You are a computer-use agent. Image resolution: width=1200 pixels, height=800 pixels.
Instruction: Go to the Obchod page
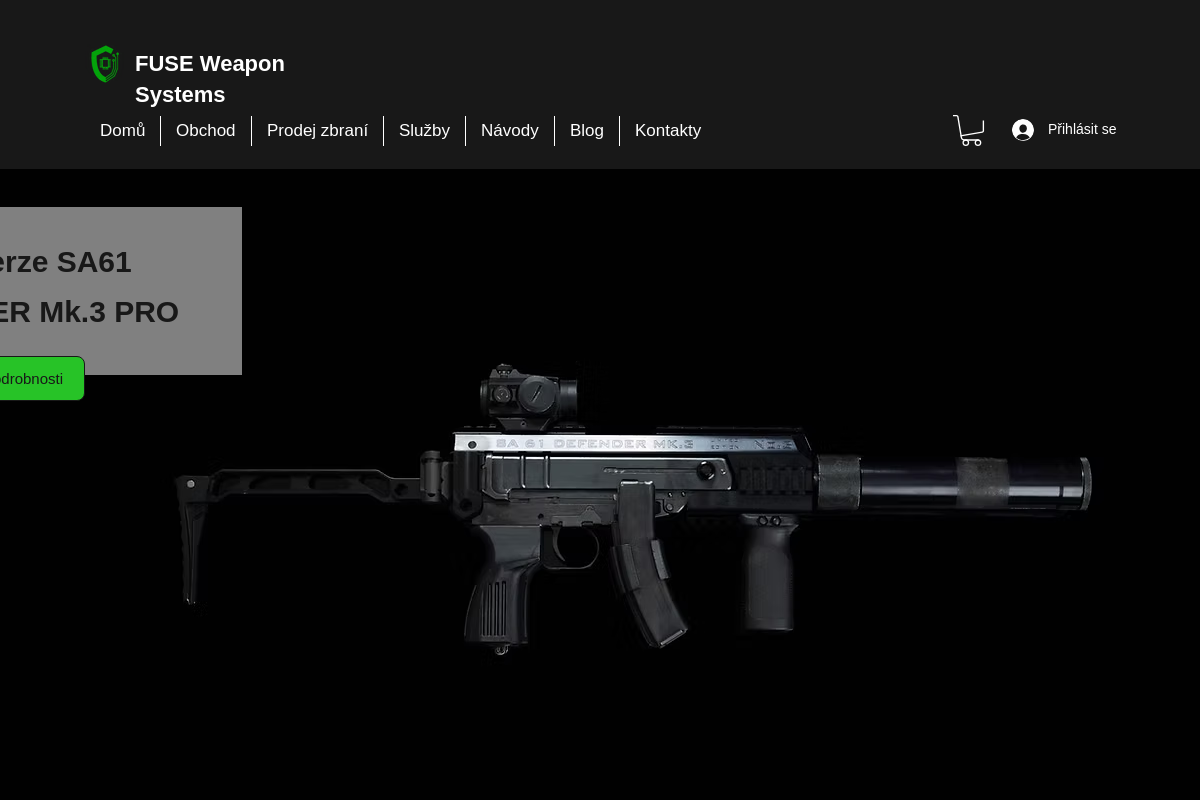[205, 131]
